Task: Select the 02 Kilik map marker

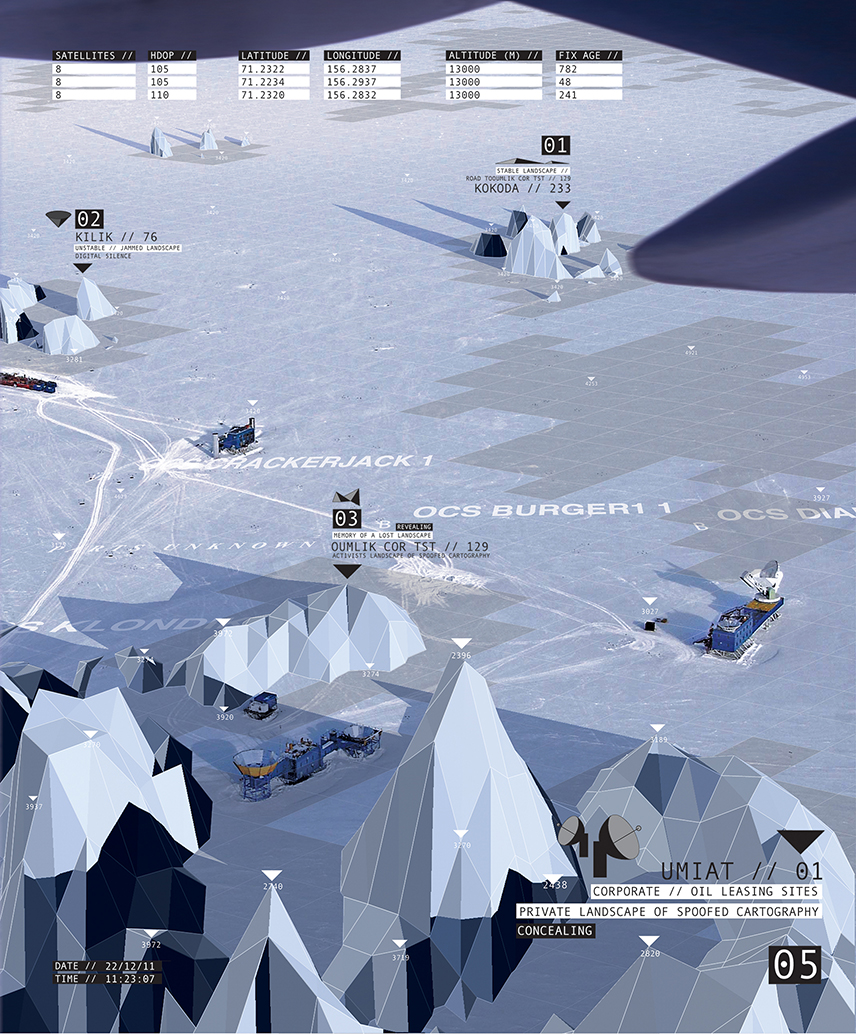Action: [x=89, y=219]
